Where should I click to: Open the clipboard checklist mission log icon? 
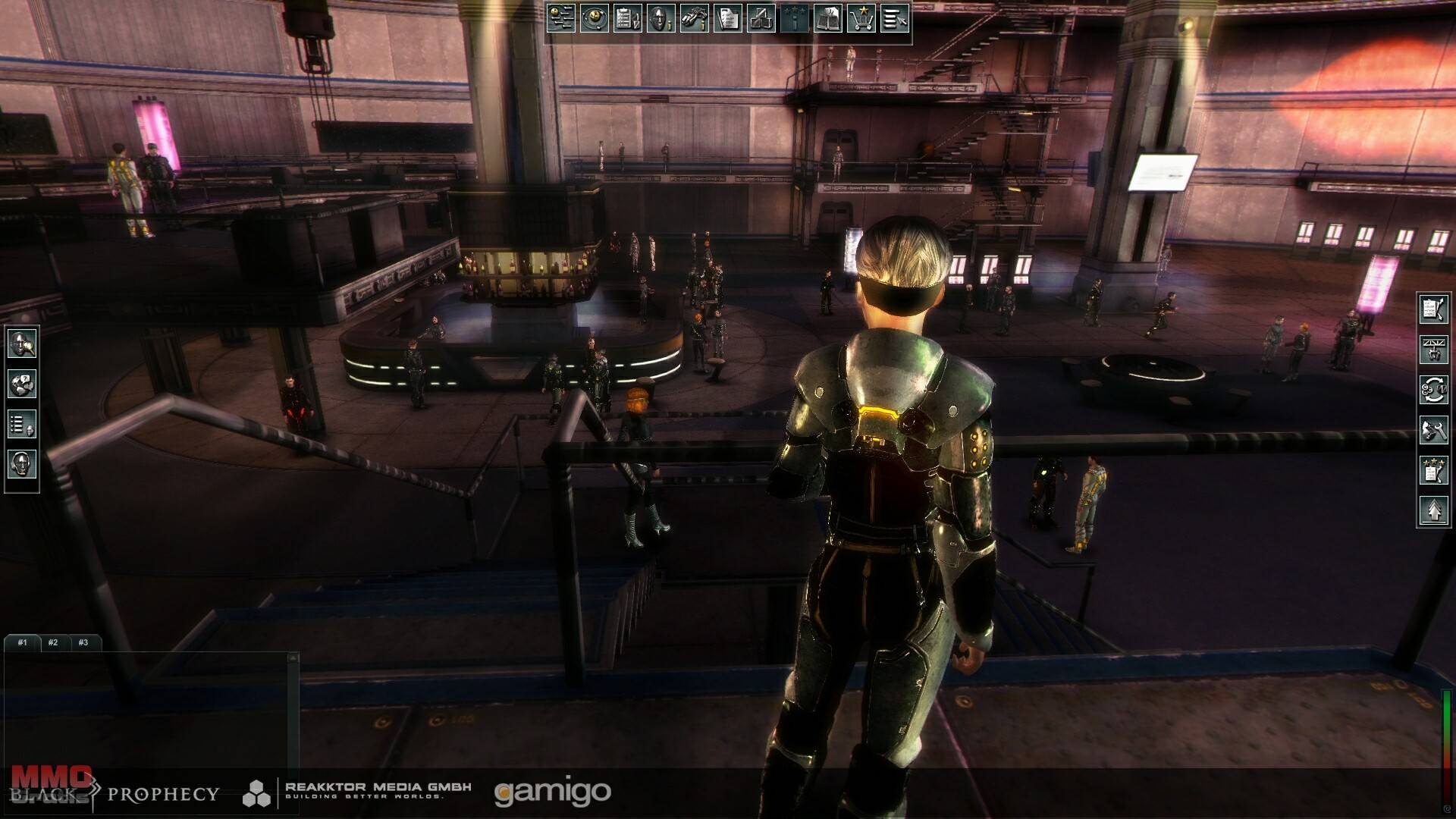pos(628,18)
